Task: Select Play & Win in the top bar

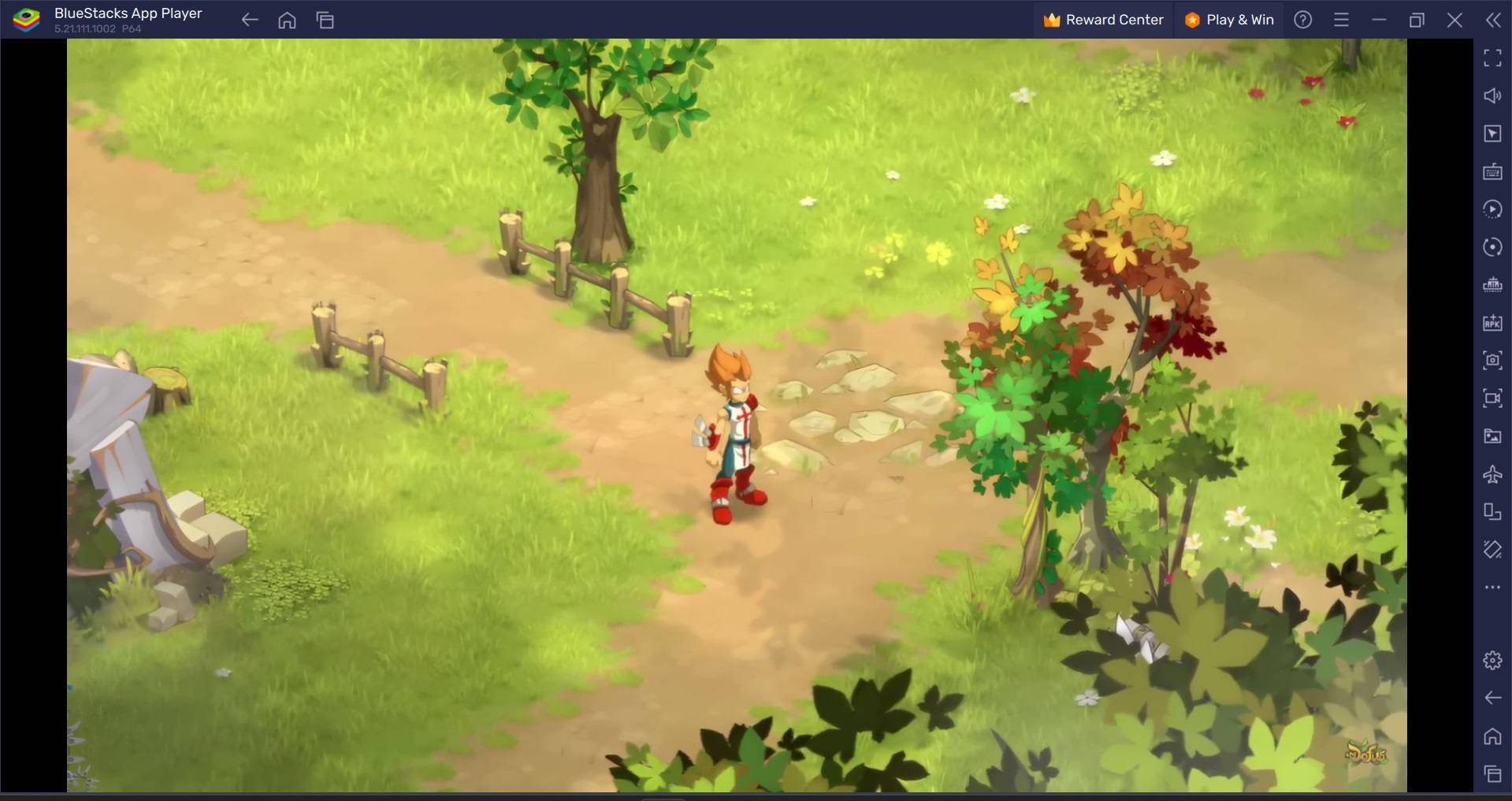Action: tap(1228, 20)
